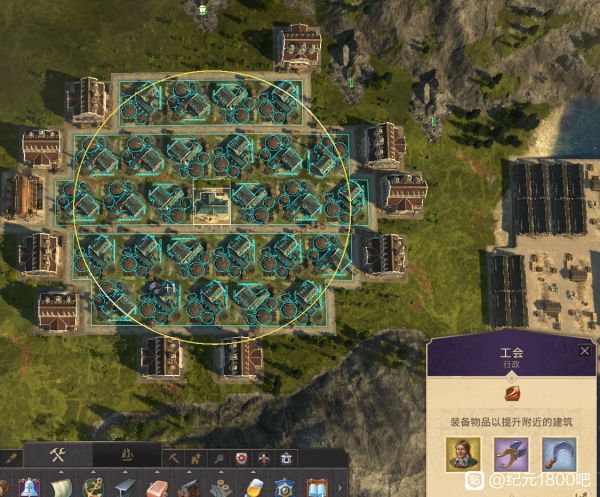600x497 pixels.
Task: Choose the sail building category
Action: pyautogui.click(x=60, y=488)
